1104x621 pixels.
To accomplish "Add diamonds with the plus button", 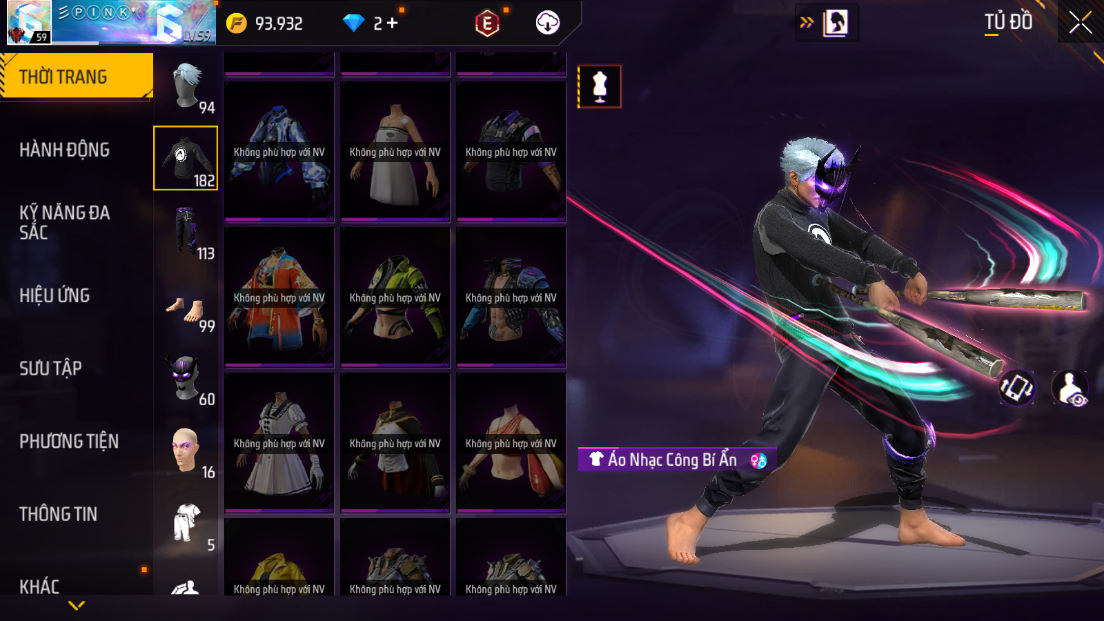I will point(391,23).
